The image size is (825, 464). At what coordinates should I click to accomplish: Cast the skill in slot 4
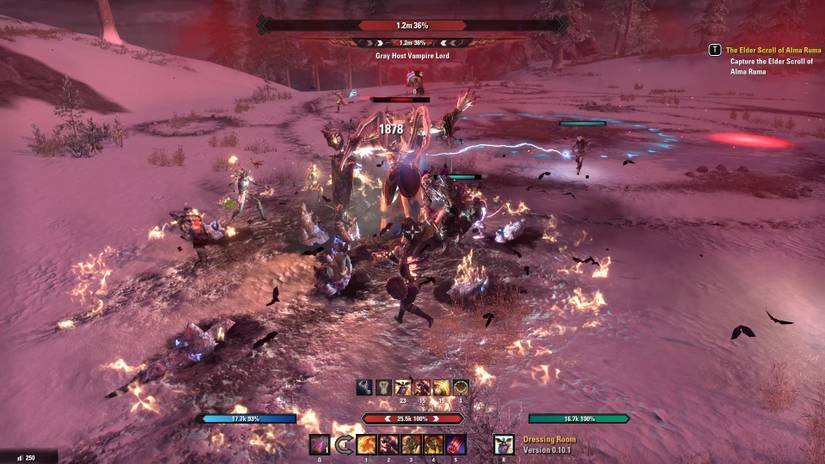(x=433, y=445)
